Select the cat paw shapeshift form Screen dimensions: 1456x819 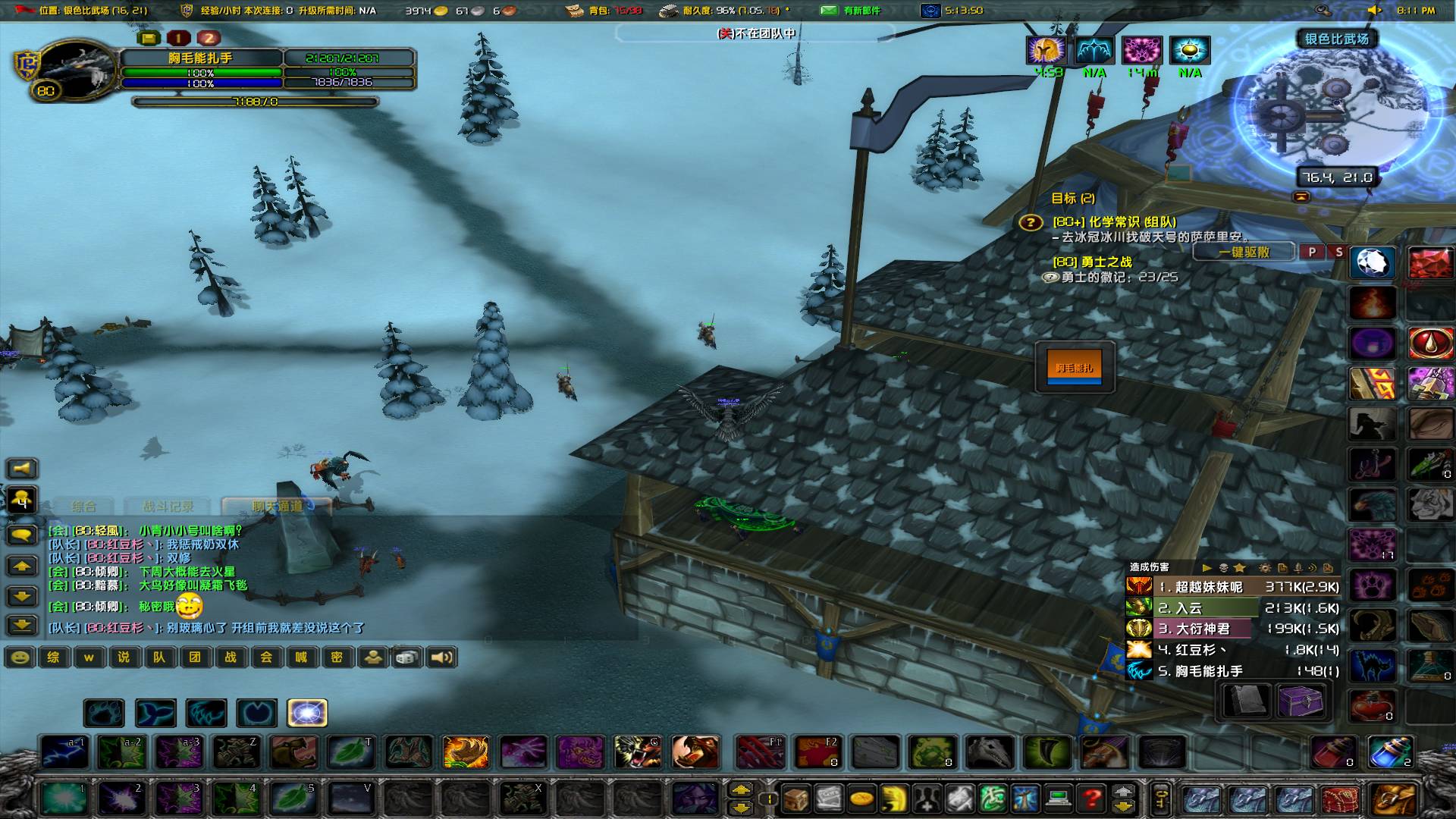point(105,713)
